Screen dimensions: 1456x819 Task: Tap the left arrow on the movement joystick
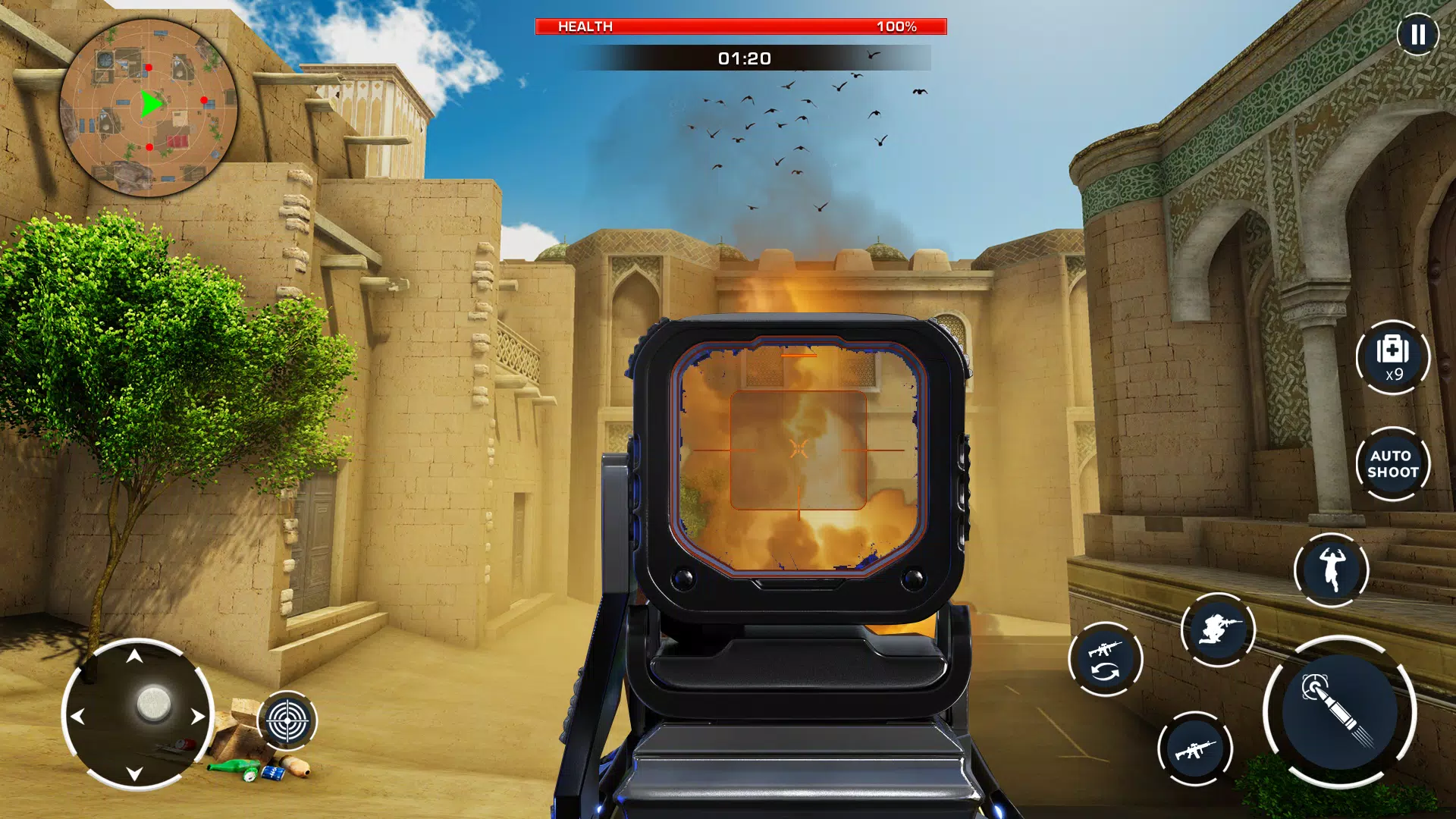pyautogui.click(x=80, y=717)
